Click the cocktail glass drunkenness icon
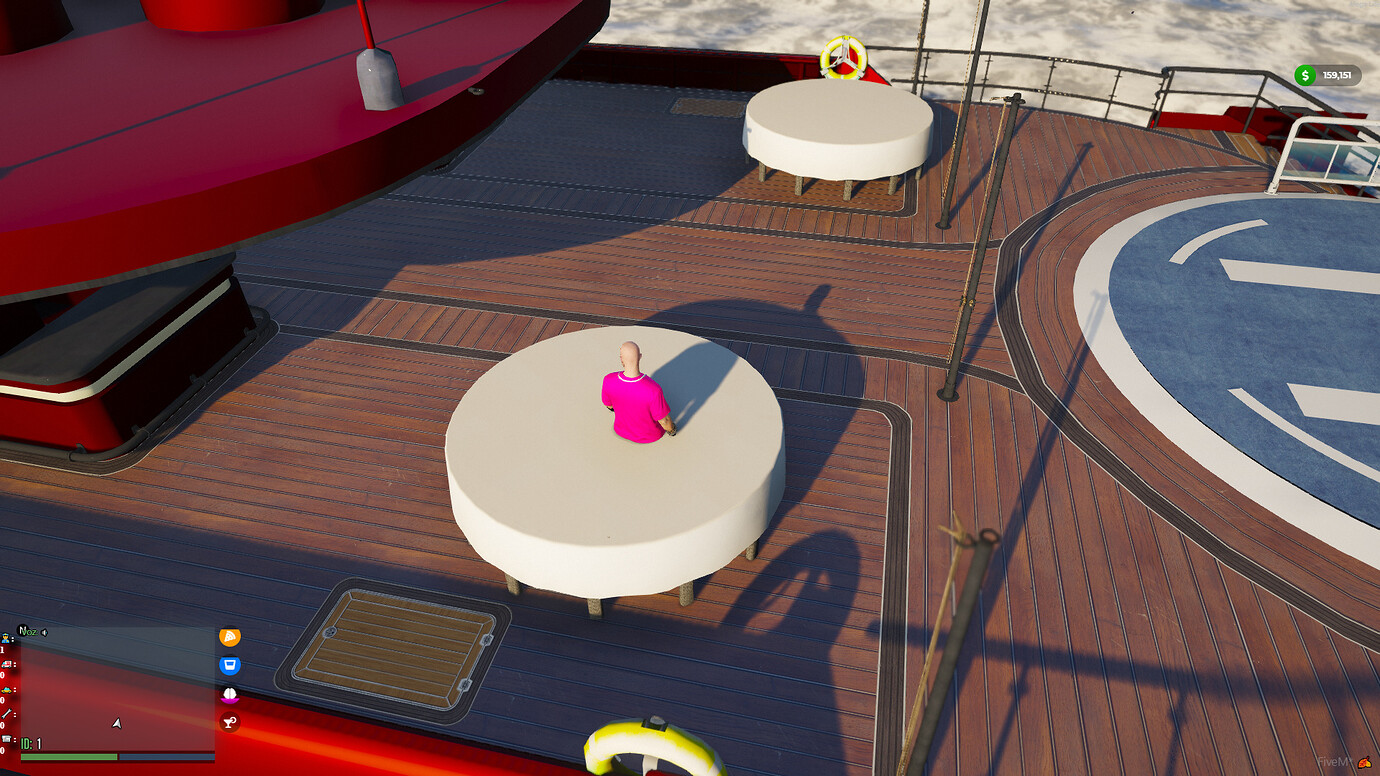This screenshot has width=1380, height=776. [x=228, y=721]
